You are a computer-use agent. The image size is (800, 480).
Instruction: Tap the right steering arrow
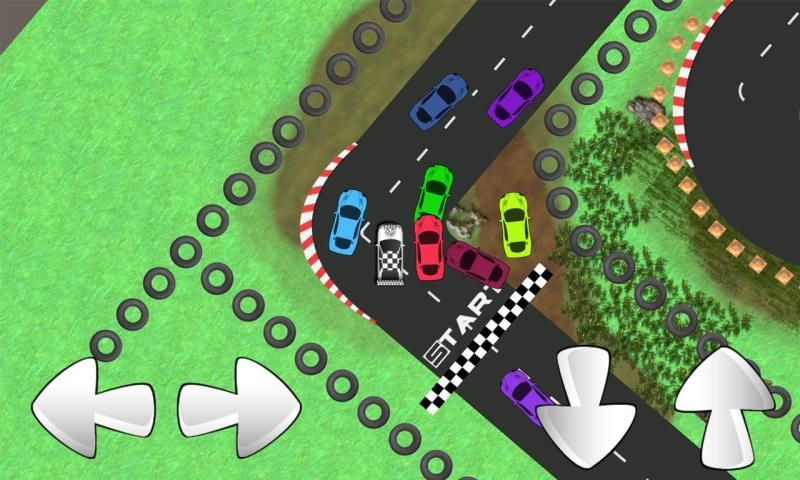coord(240,407)
